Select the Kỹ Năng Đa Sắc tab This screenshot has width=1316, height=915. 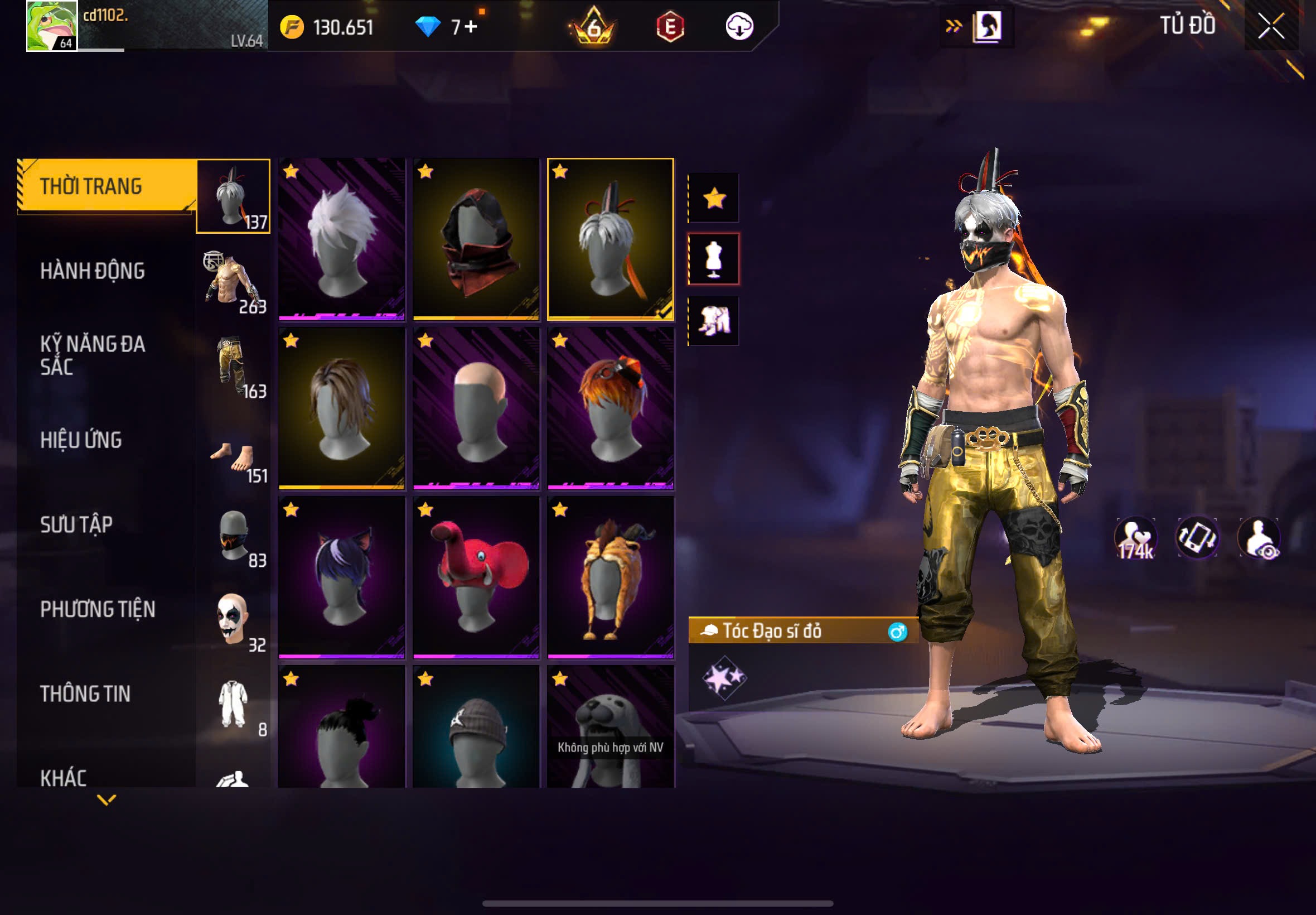tap(92, 355)
